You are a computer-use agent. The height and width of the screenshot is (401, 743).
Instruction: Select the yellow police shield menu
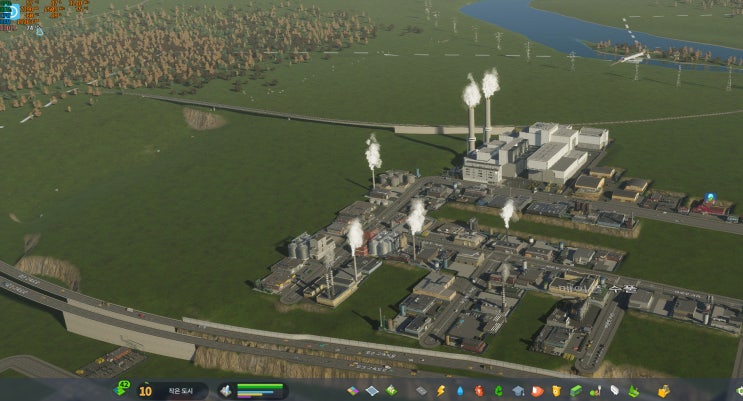(x=556, y=390)
